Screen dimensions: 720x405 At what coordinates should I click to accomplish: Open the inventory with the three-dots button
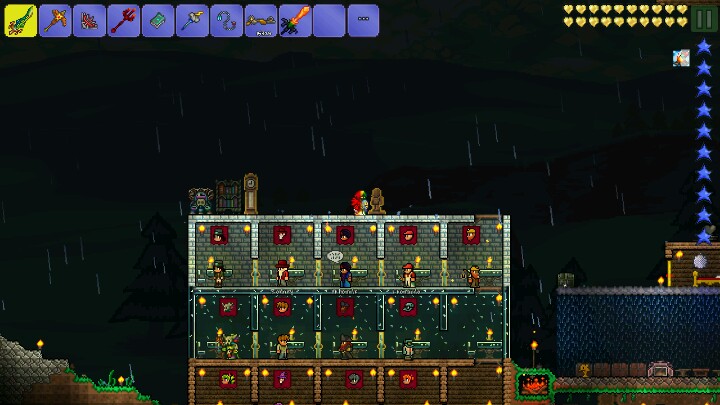[363, 20]
